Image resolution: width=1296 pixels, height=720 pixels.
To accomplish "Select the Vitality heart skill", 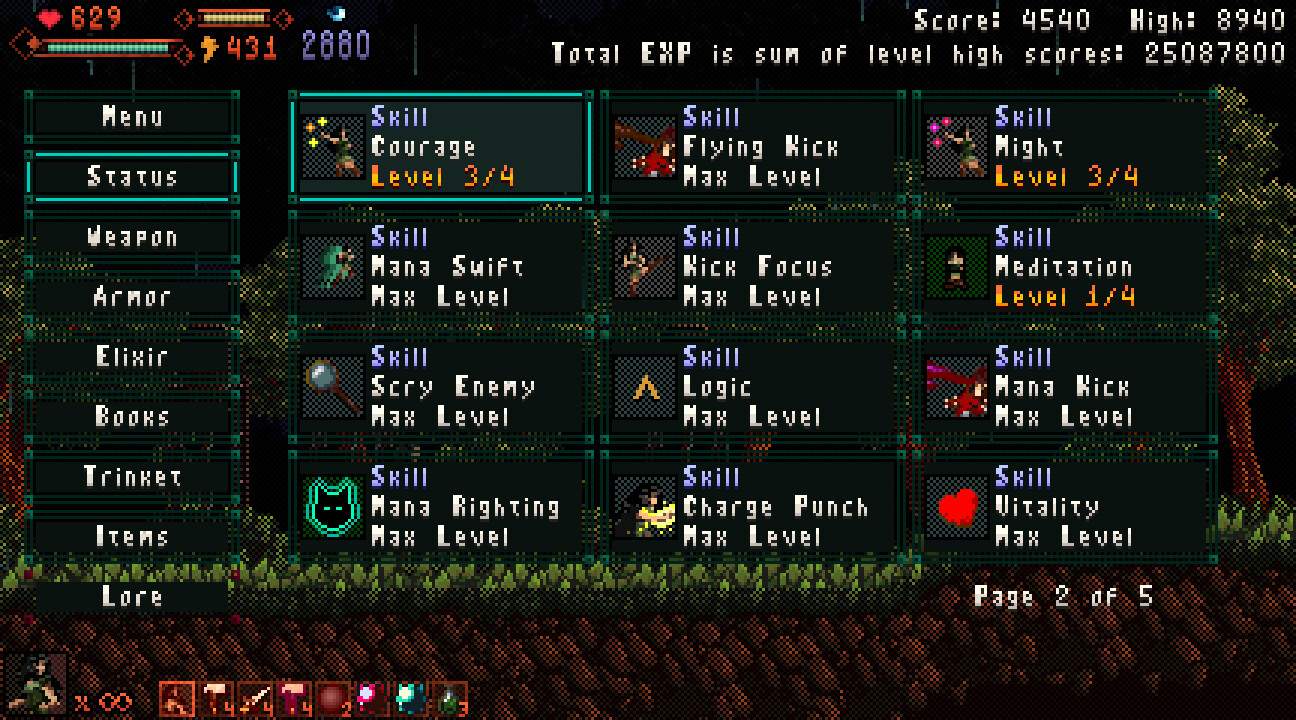I will (1064, 507).
